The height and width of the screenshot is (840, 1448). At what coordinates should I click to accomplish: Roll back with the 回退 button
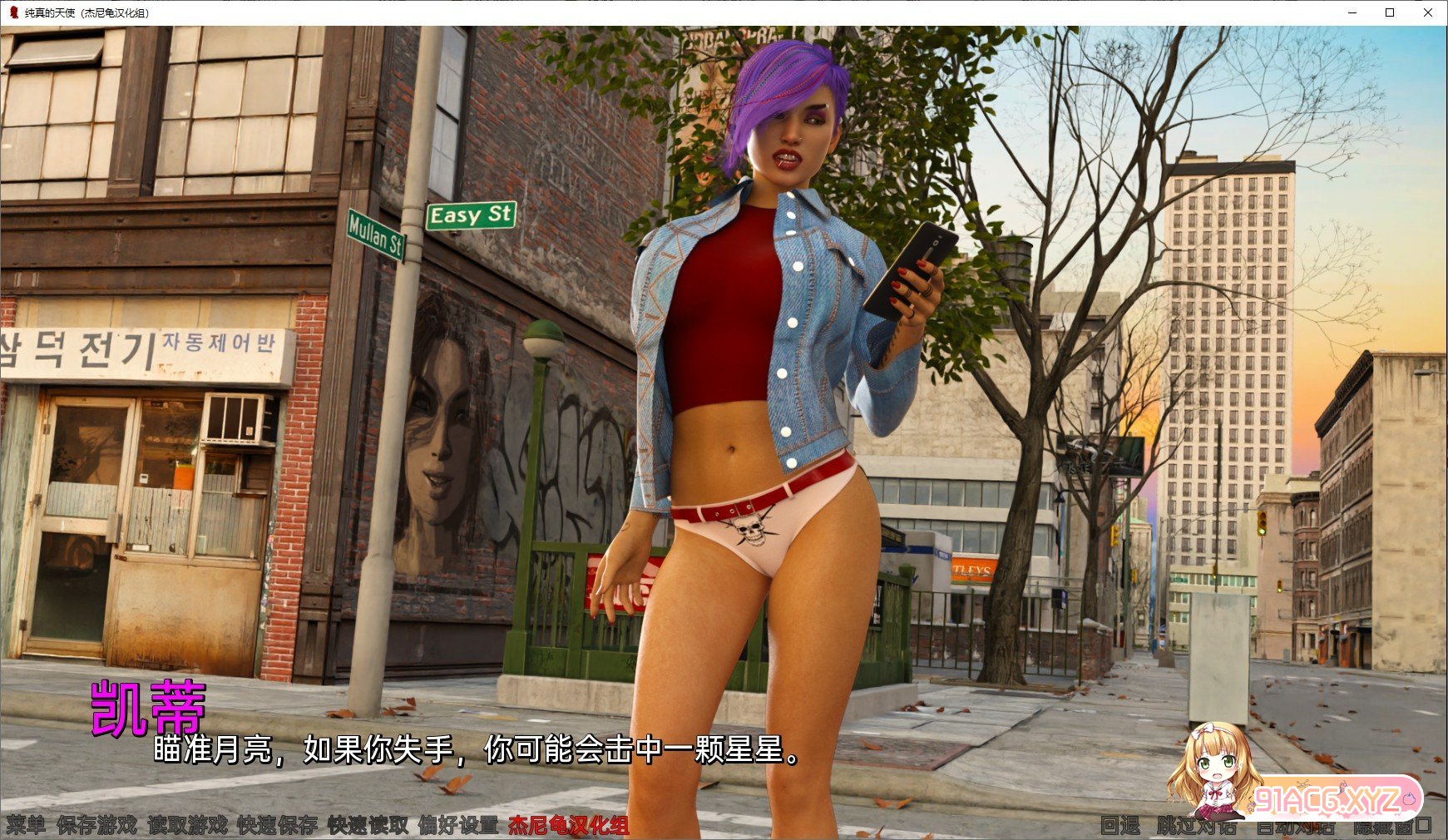point(1119,825)
